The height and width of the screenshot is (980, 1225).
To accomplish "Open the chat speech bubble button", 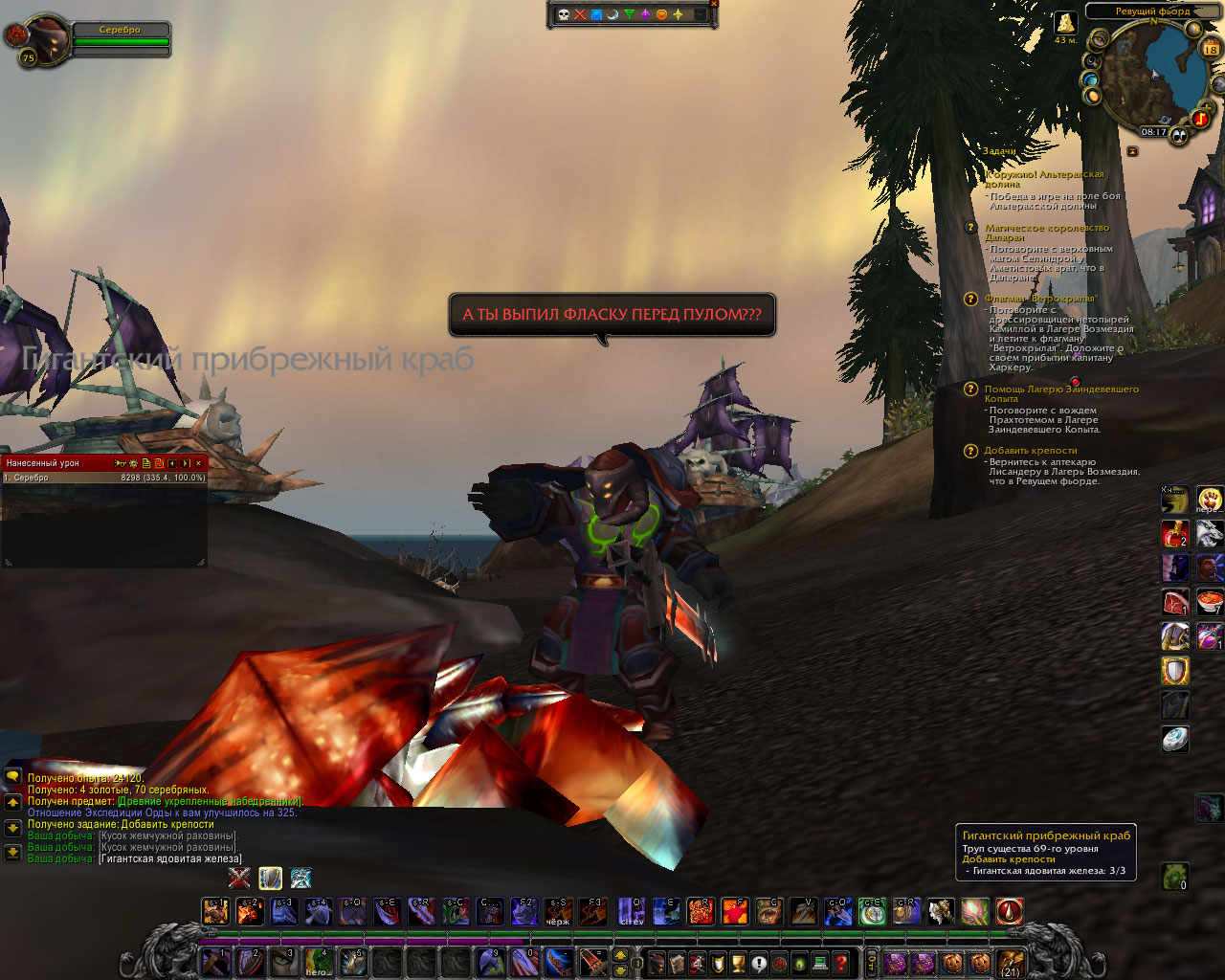I will 12,777.
